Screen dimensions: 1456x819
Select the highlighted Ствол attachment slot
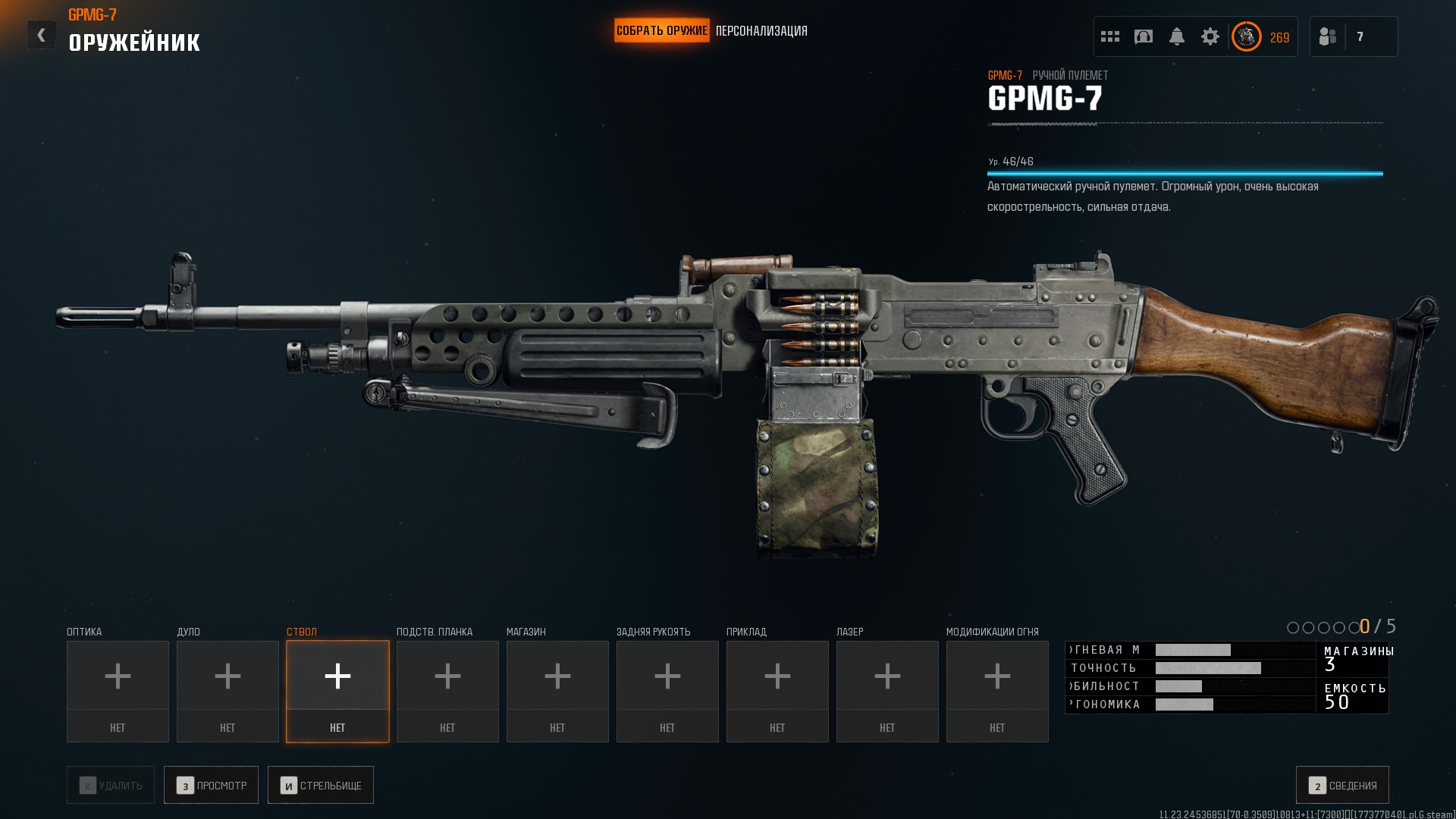(337, 691)
